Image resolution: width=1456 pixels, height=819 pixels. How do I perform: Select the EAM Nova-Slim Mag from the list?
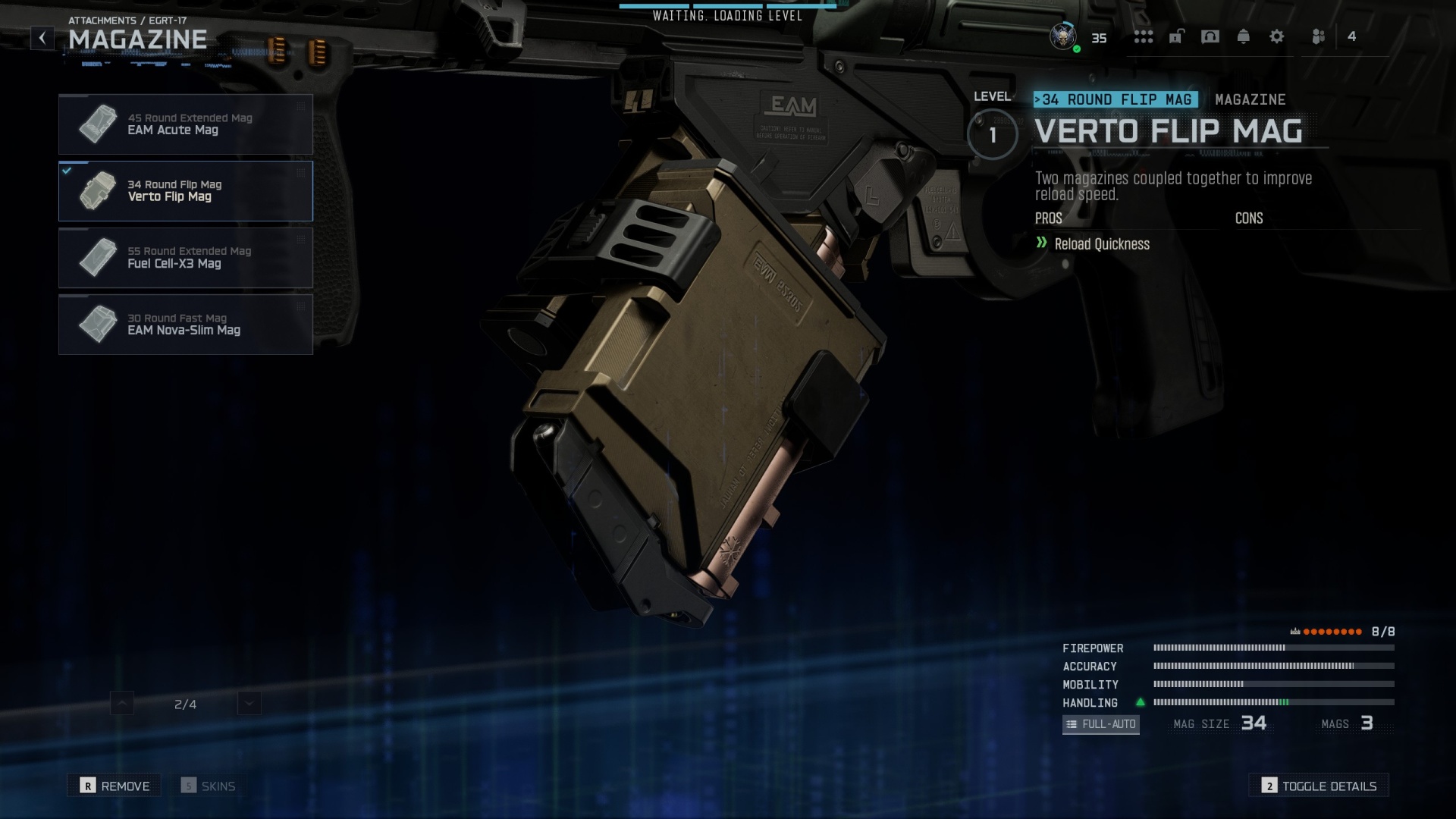186,325
